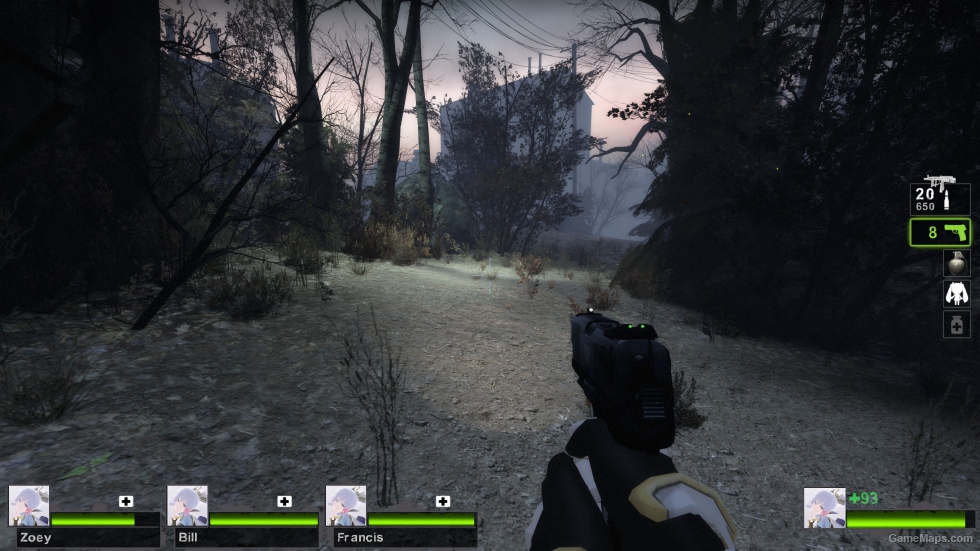
Task: Click Bill's teammate portrait
Action: (187, 507)
